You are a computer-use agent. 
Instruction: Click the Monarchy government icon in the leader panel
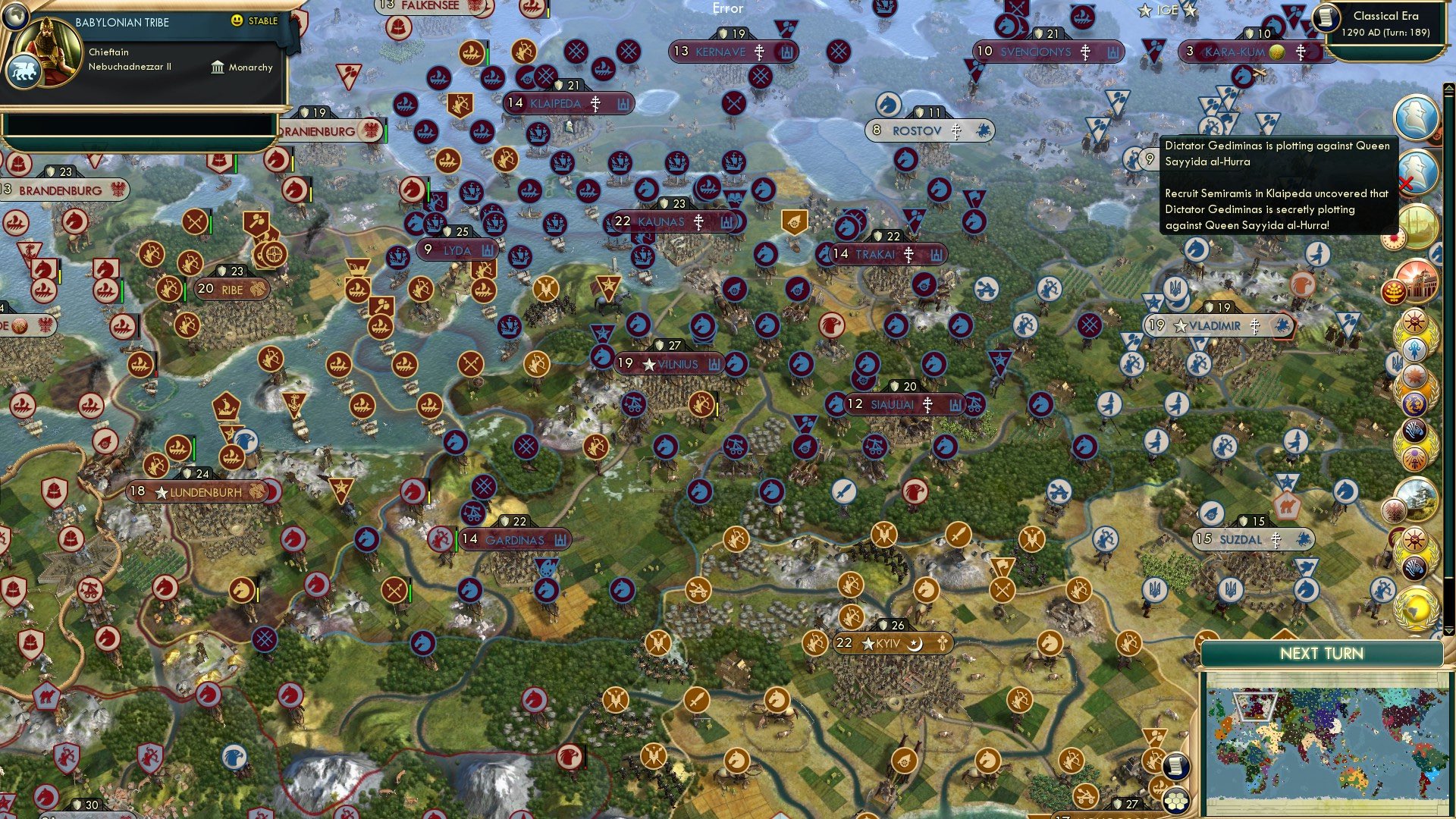click(218, 67)
